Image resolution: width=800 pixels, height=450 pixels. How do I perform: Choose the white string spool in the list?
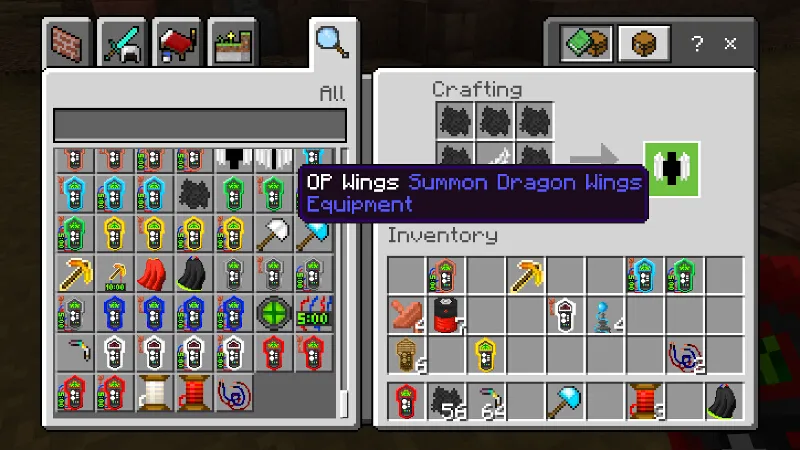click(x=153, y=392)
